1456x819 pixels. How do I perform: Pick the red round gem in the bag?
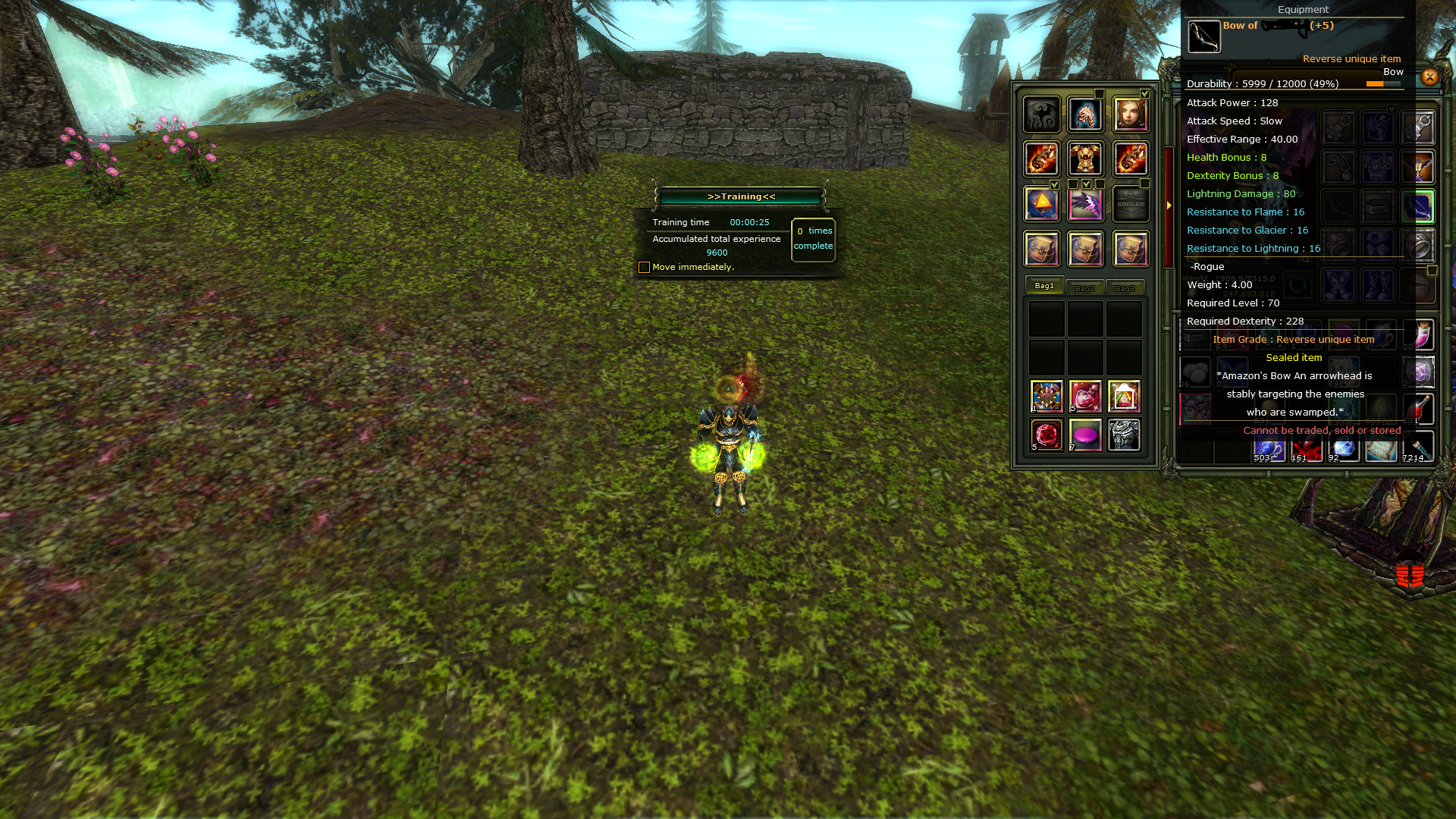point(1046,435)
